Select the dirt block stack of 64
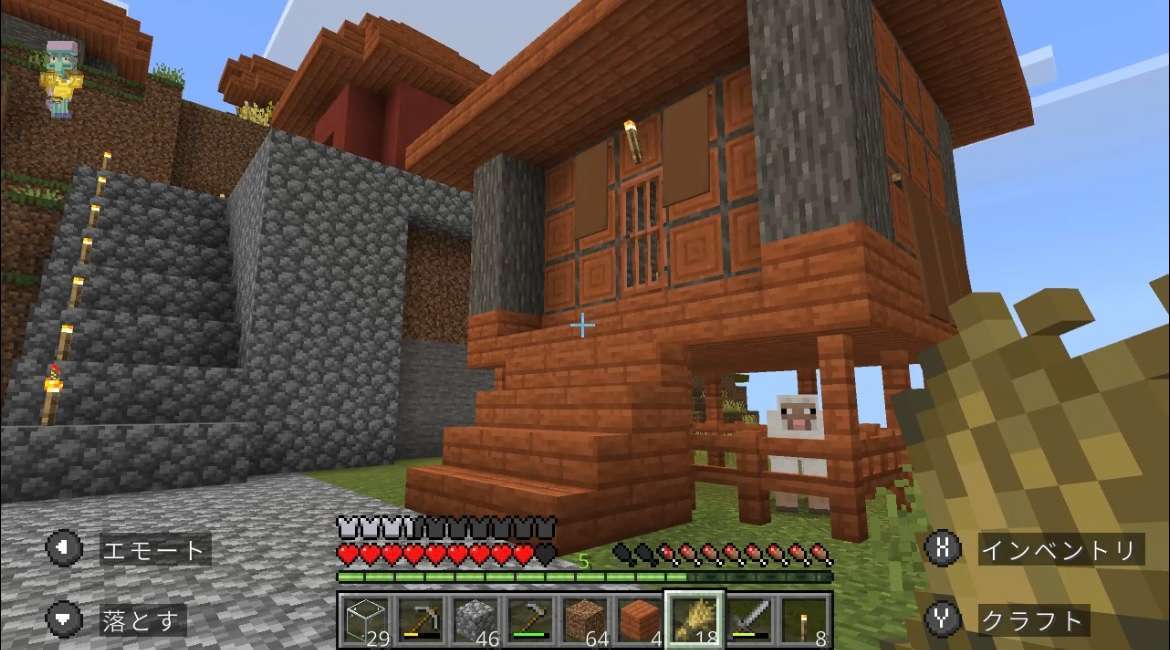 [x=584, y=620]
